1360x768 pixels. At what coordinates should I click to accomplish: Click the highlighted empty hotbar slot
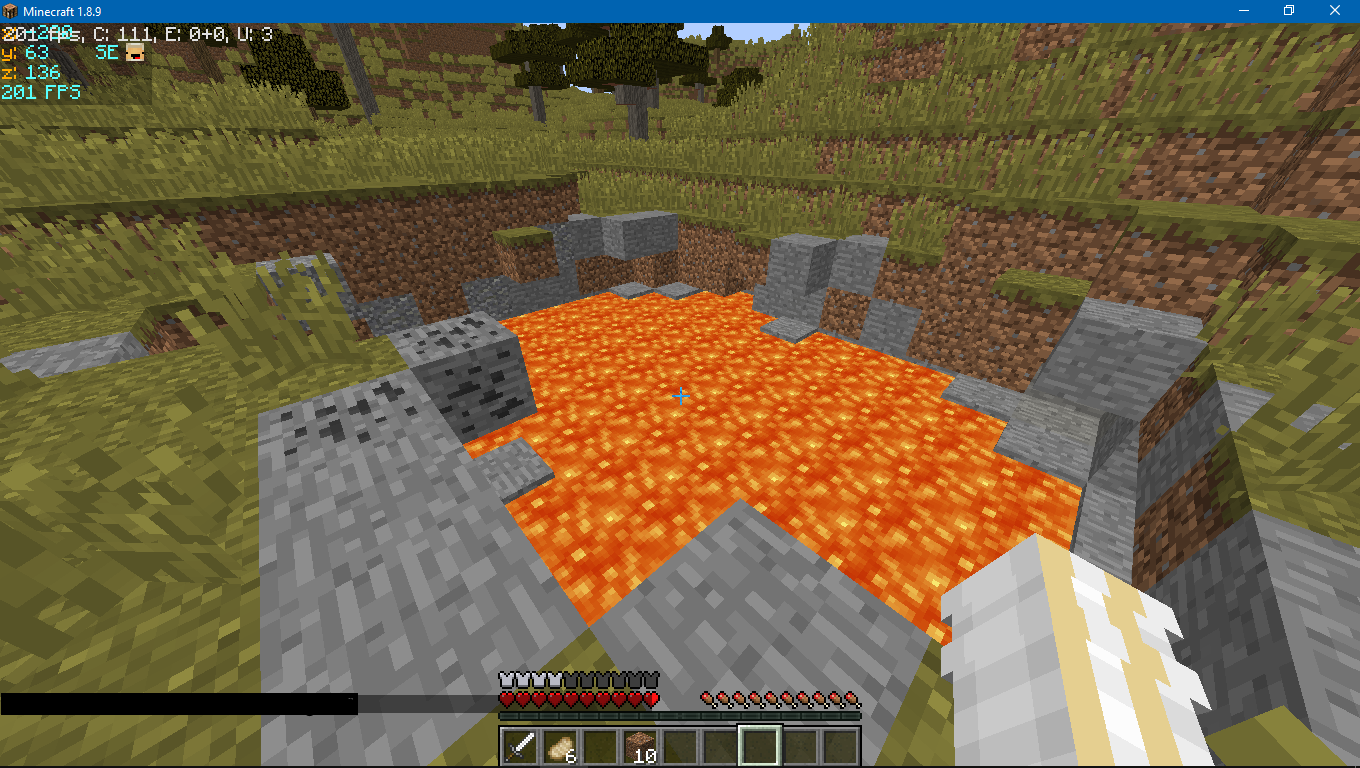759,746
